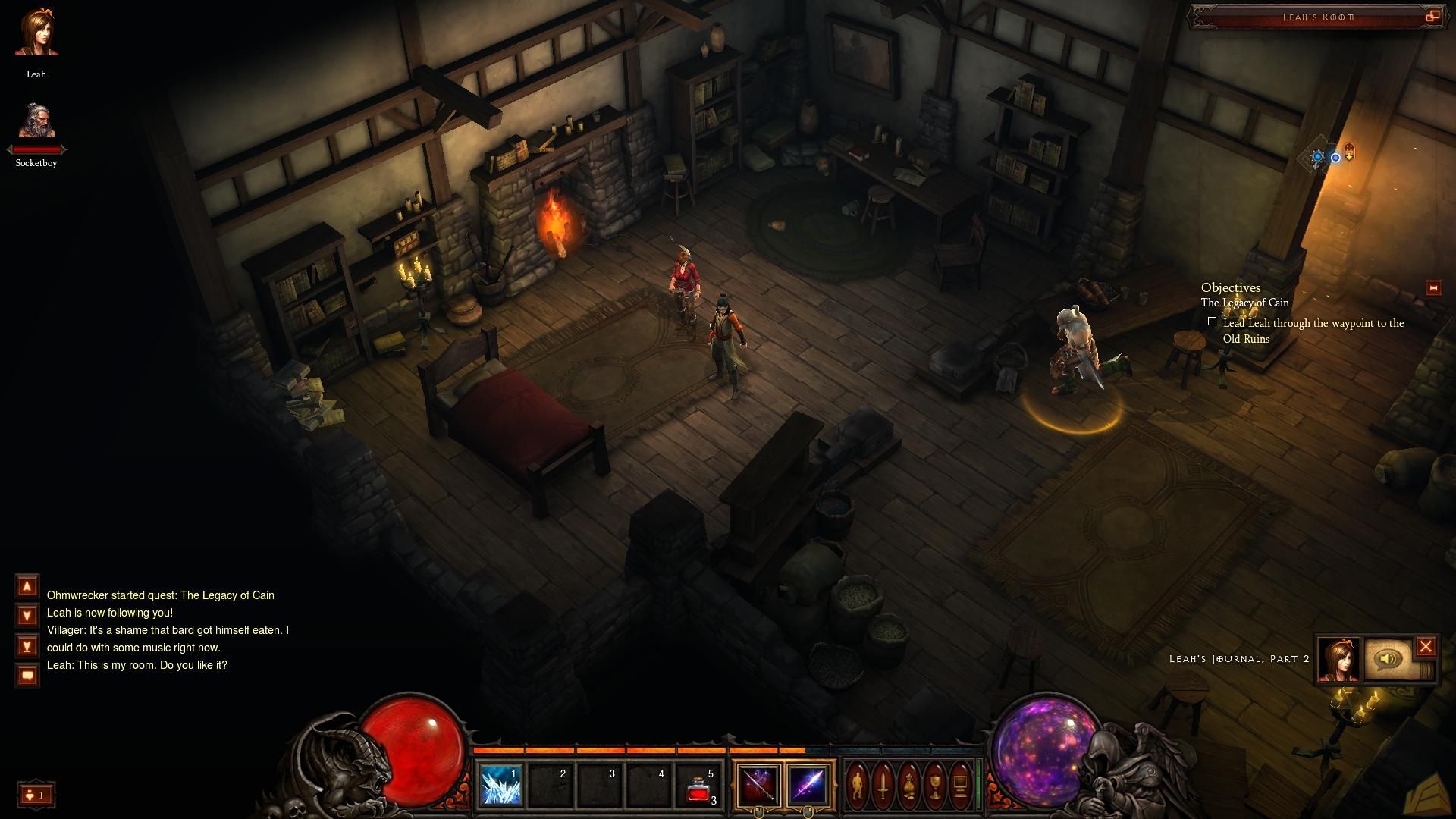Open the gold pouch inventory button
Screen dimensions: 1456x819
pyautogui.click(x=909, y=786)
